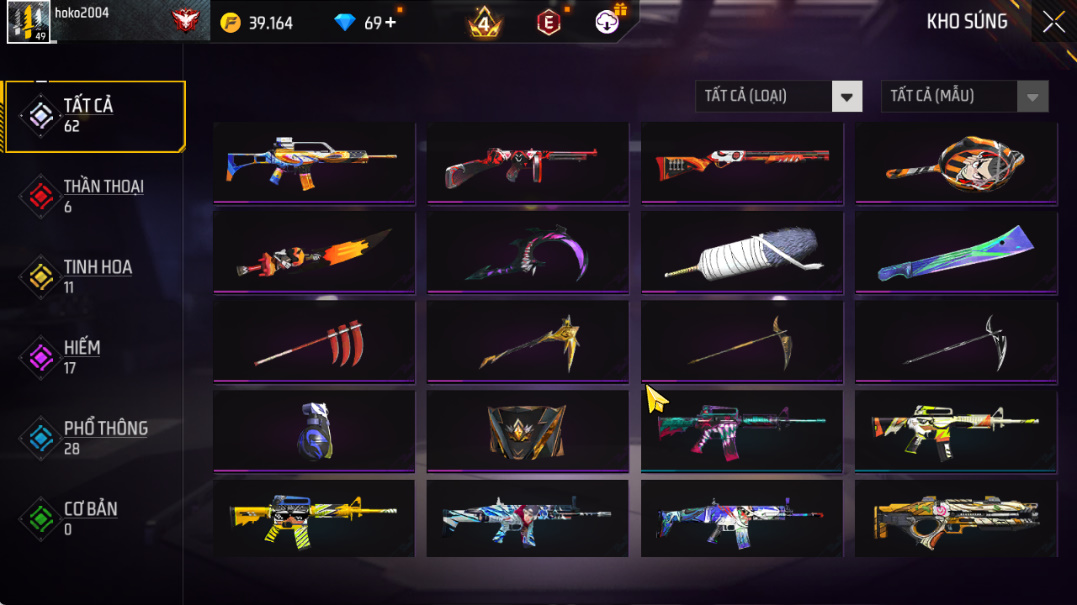Screen dimensions: 1077x605
Task: Select the red three-claw weapon skin
Action: point(314,341)
